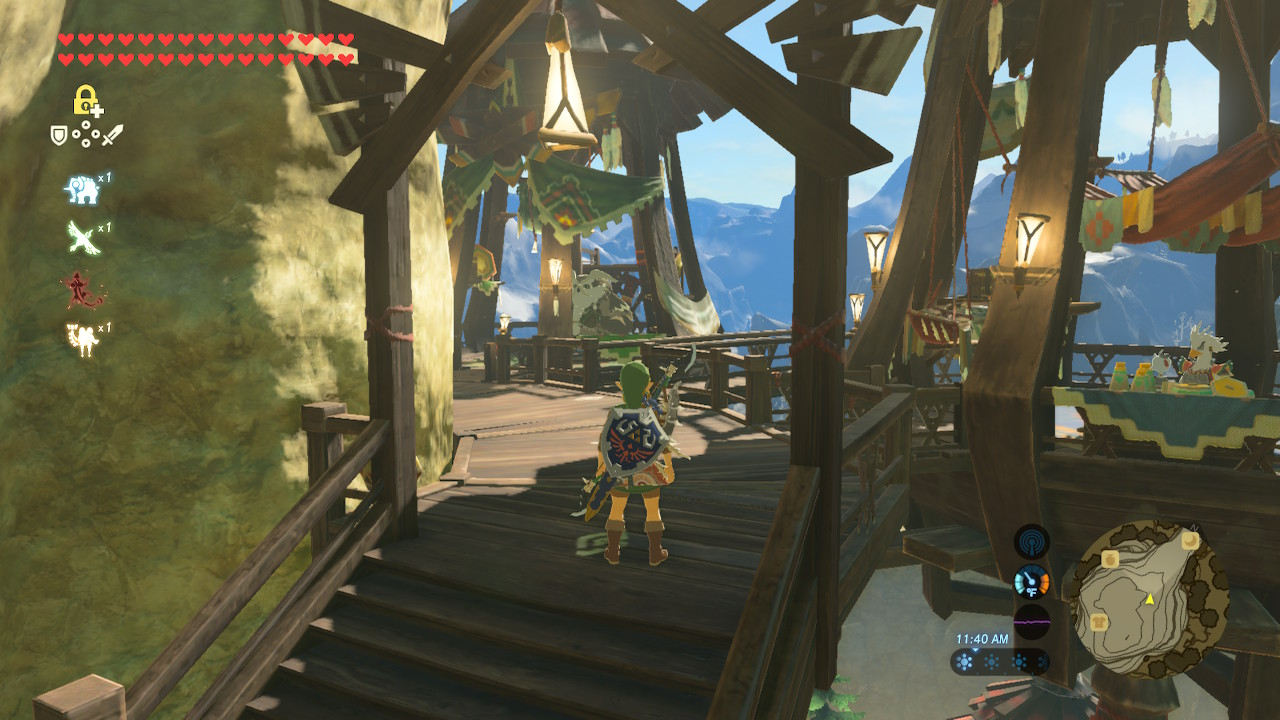This screenshot has width=1280, height=720.
Task: Select the shield quick-menu icon
Action: click(59, 134)
